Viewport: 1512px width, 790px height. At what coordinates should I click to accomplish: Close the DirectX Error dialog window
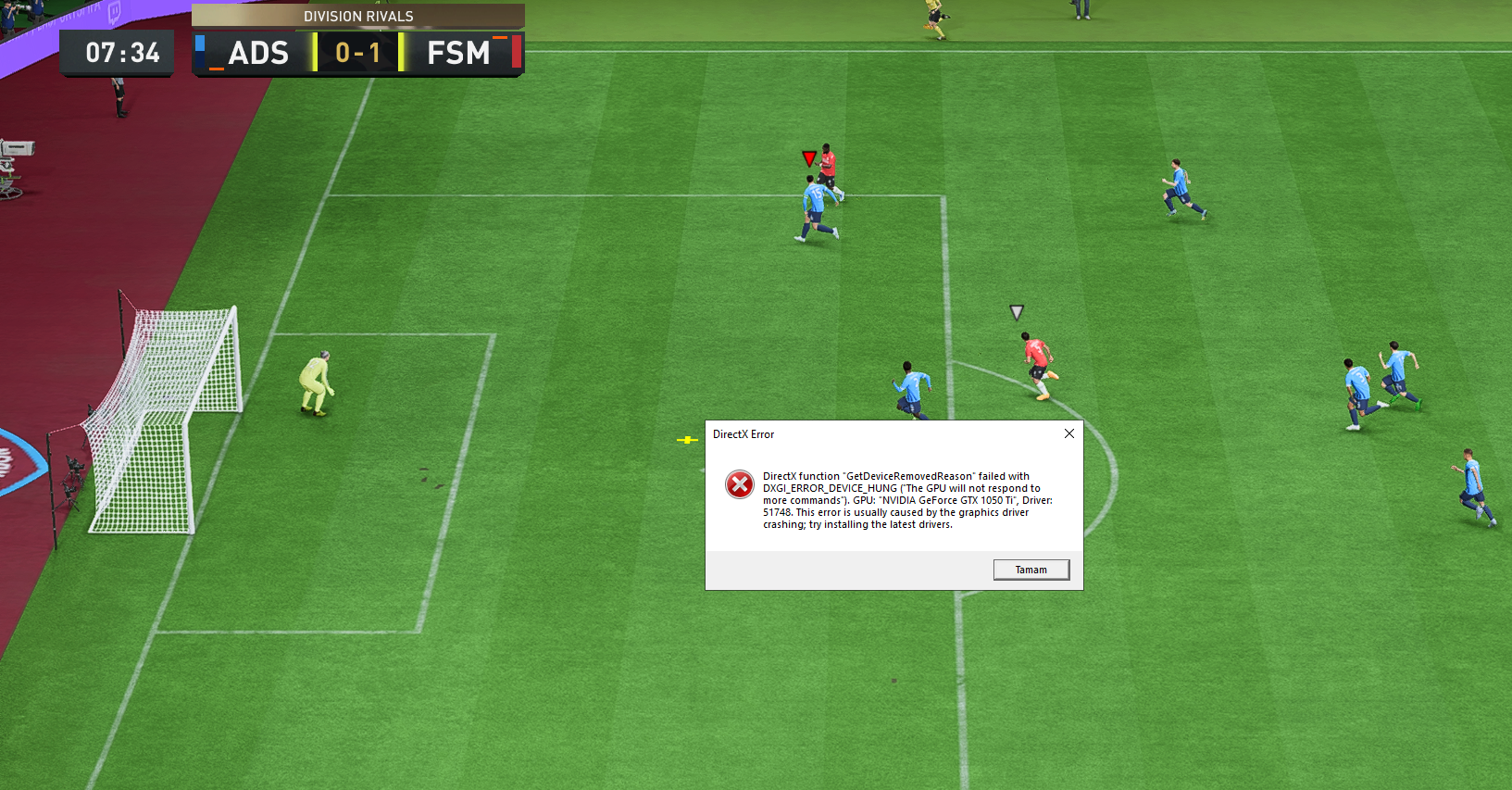(x=1069, y=433)
